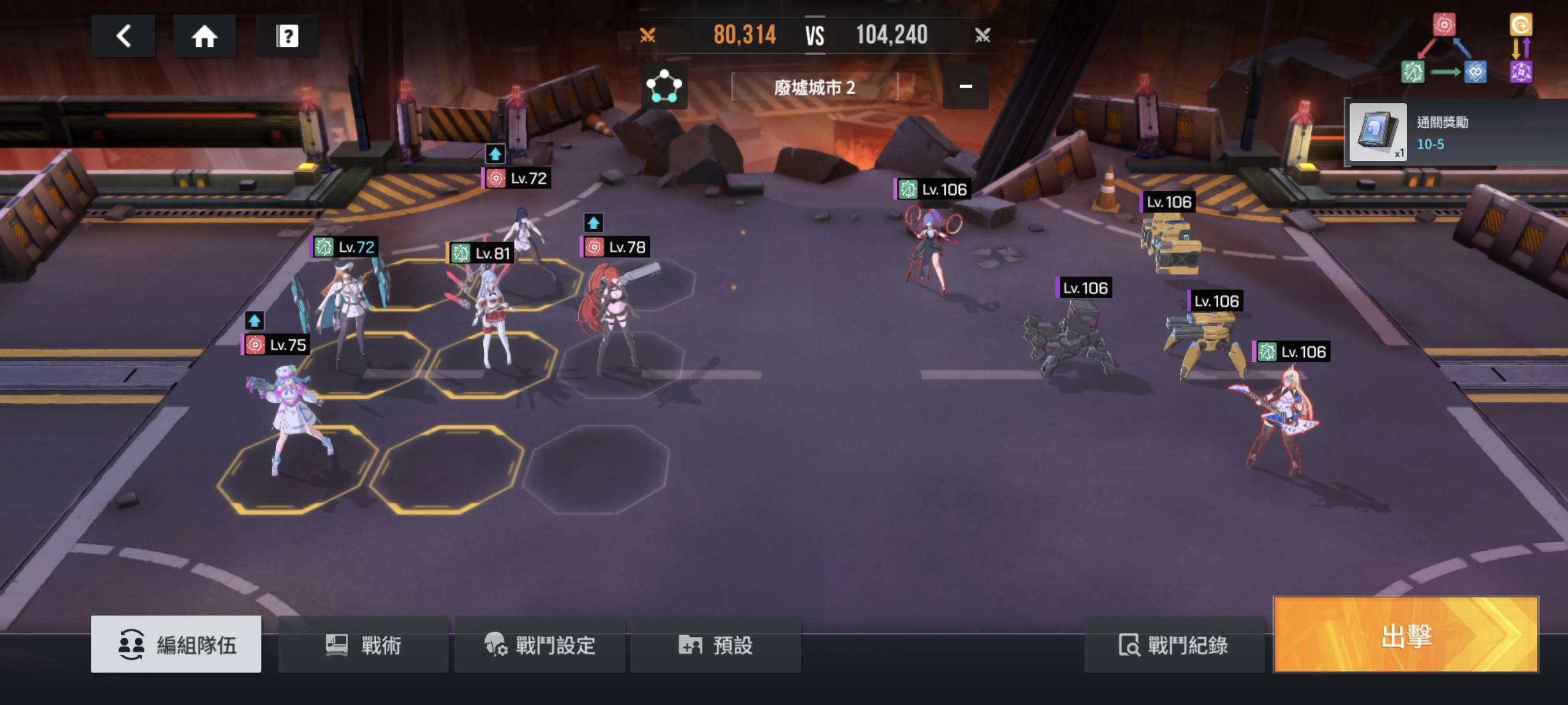Go back with the arrow button

(124, 36)
